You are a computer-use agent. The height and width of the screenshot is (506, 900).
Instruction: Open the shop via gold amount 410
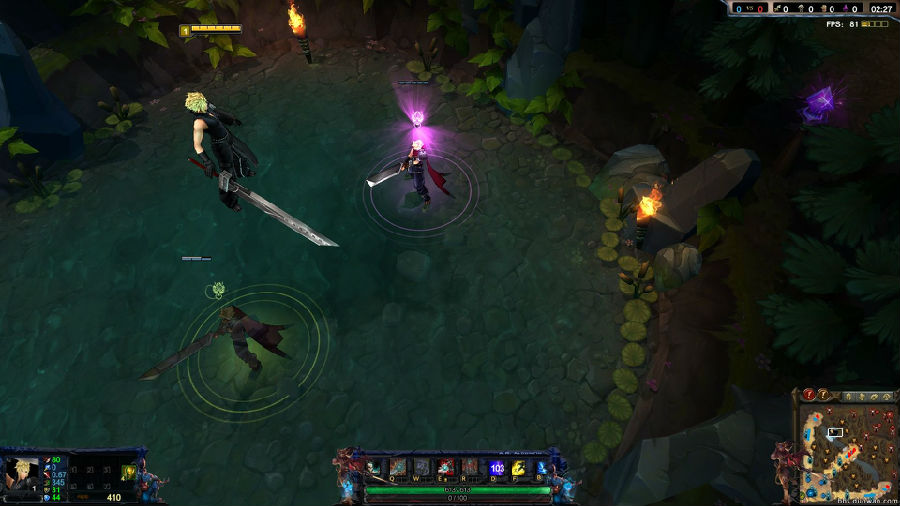coord(113,497)
